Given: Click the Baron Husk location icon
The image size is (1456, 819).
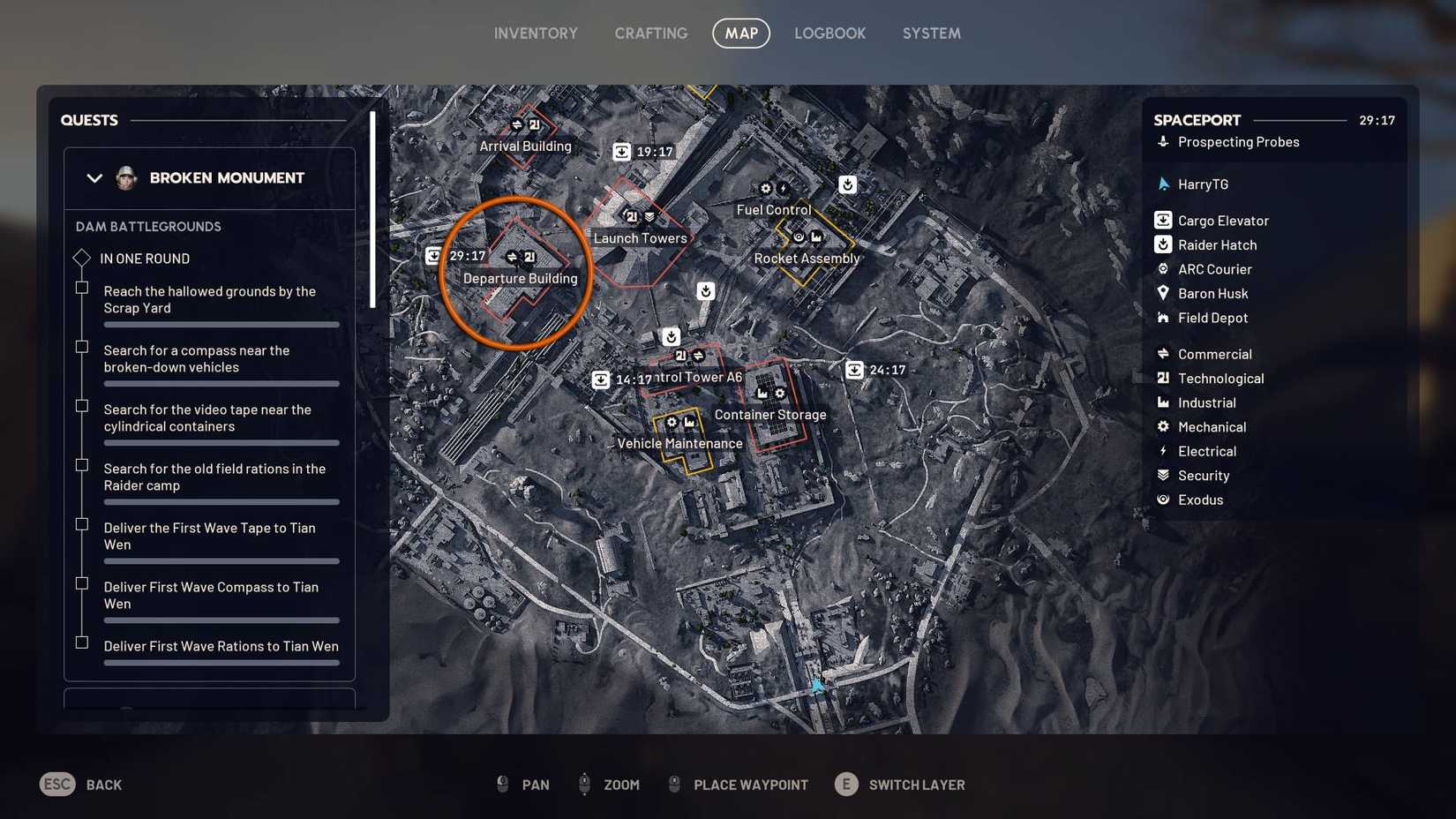Looking at the screenshot, I should pos(1163,293).
